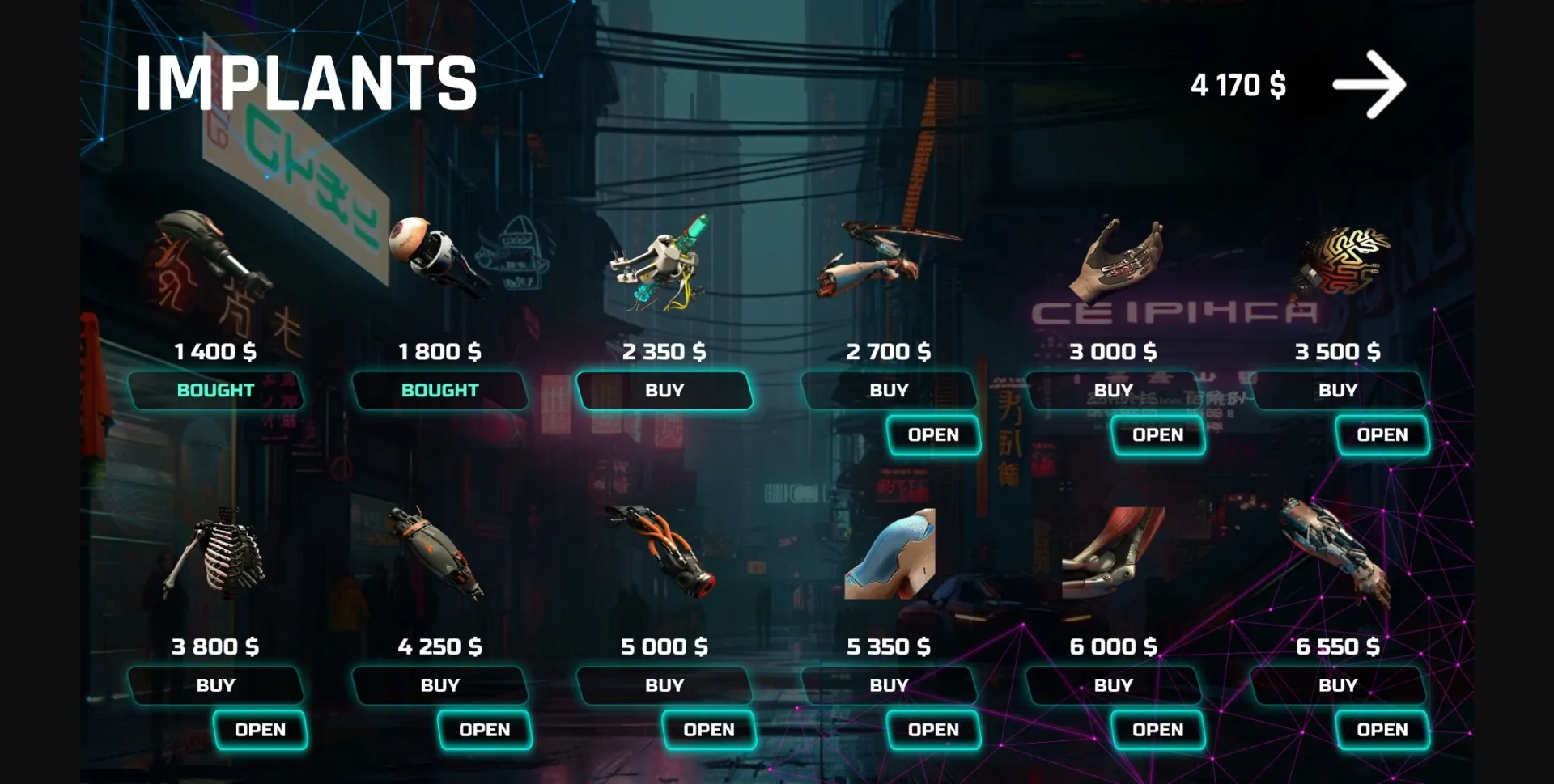Buy the 2 700 $ arm implant
1554x784 pixels.
(x=888, y=391)
